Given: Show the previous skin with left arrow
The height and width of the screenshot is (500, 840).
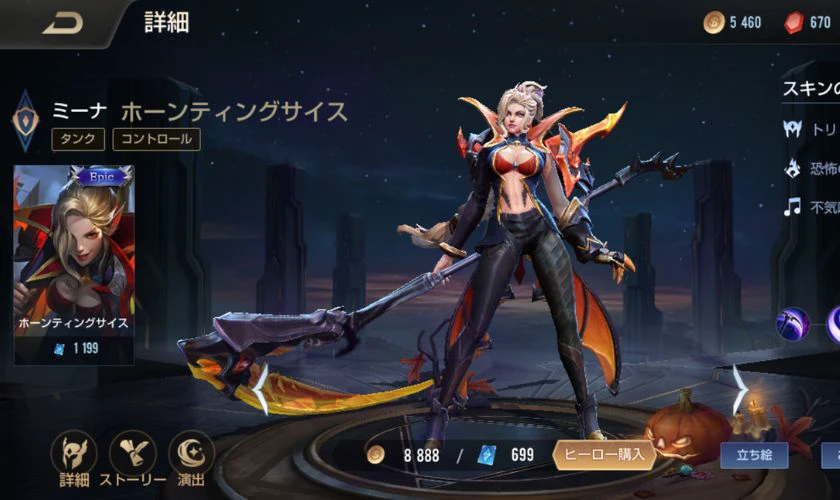Looking at the screenshot, I should tap(260, 388).
